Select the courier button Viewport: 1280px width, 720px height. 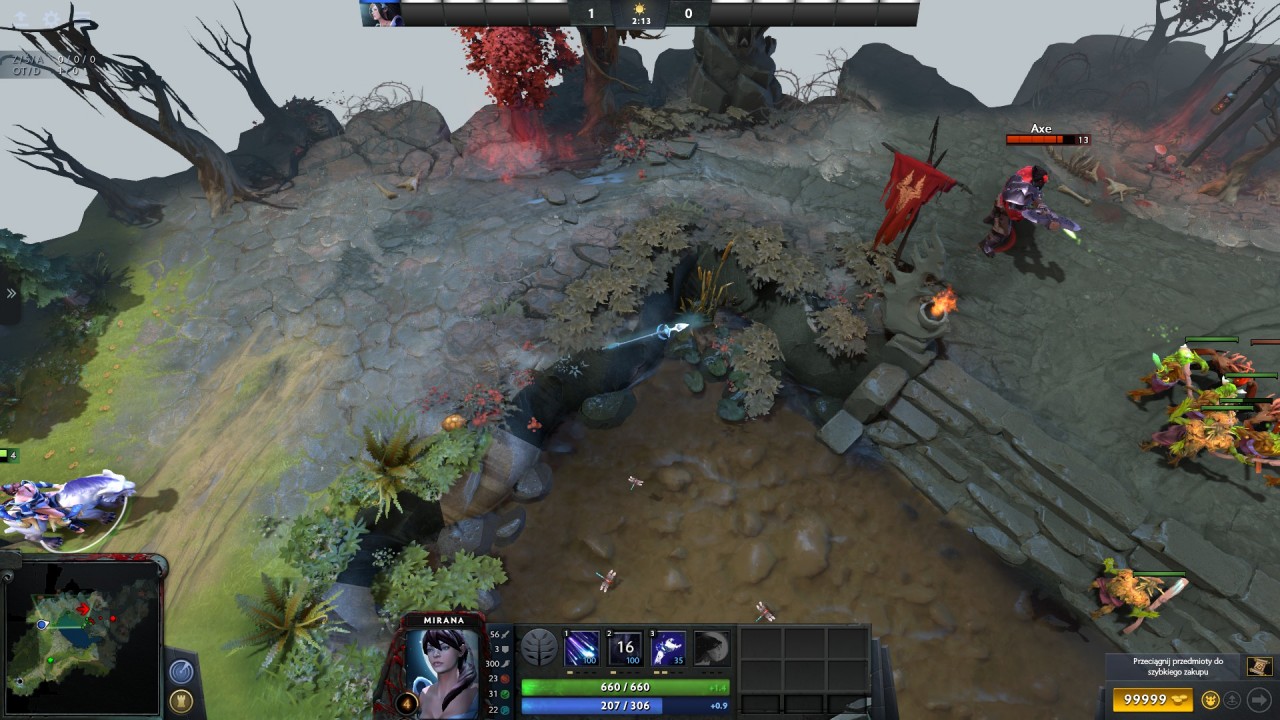(1210, 699)
